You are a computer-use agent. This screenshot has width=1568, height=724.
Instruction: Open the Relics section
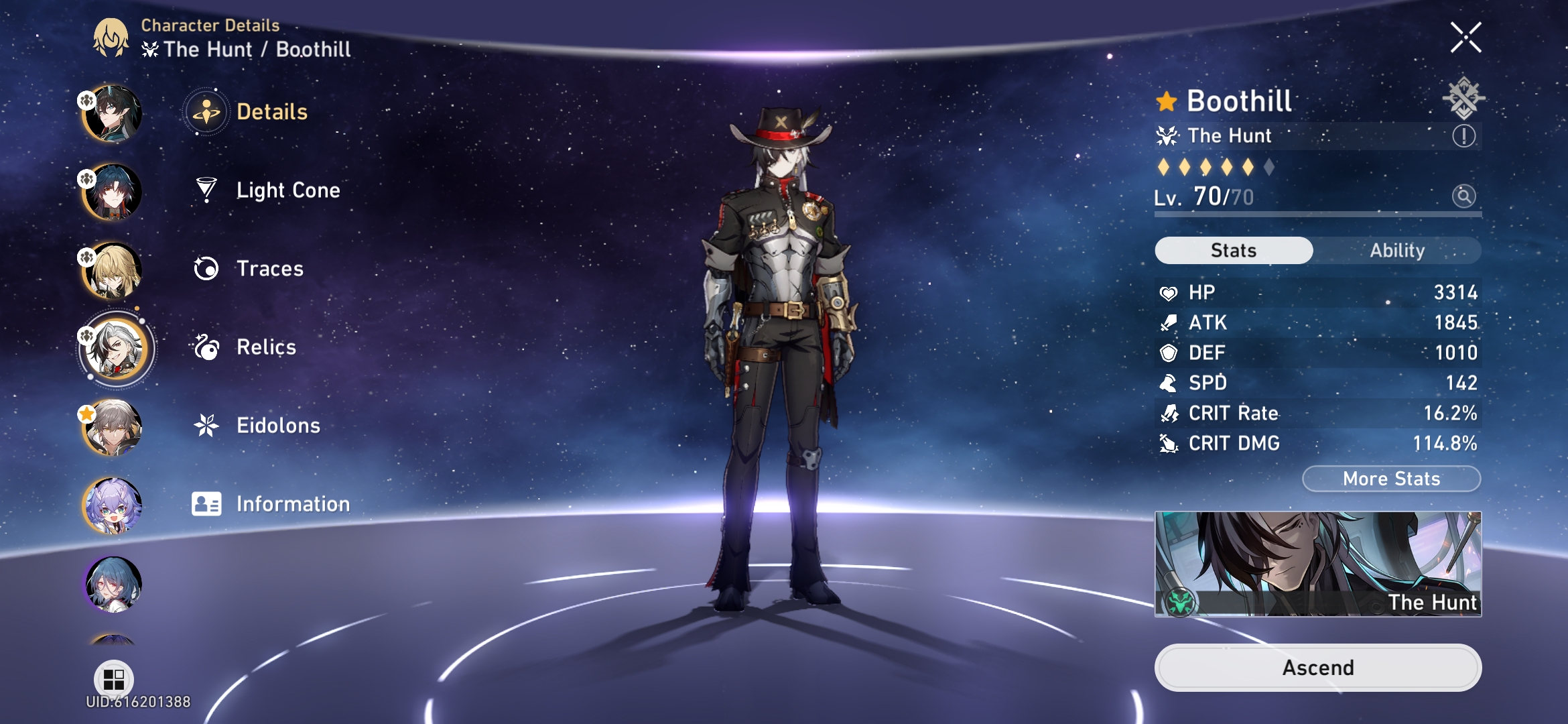click(x=265, y=347)
